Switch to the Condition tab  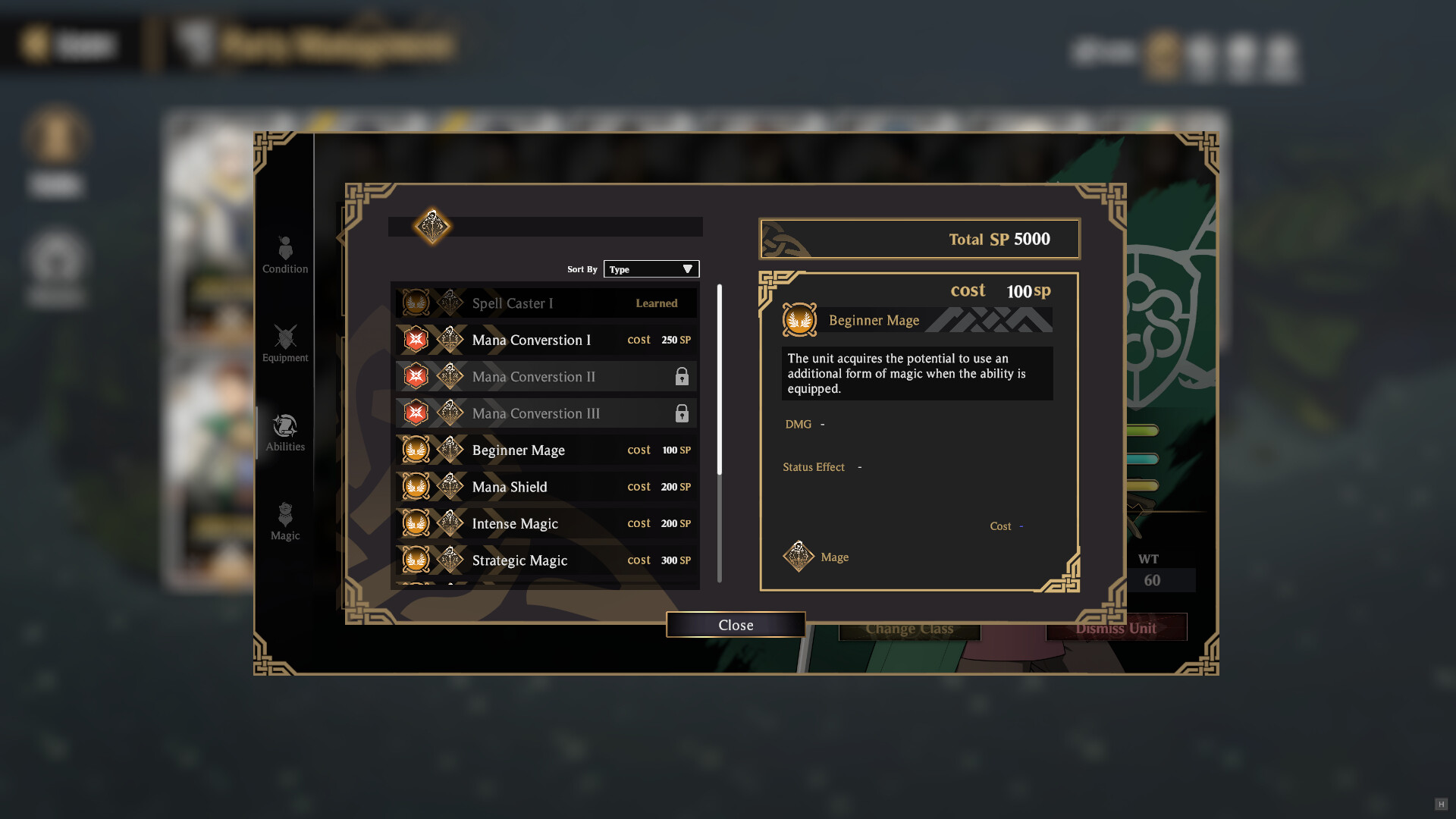[285, 248]
